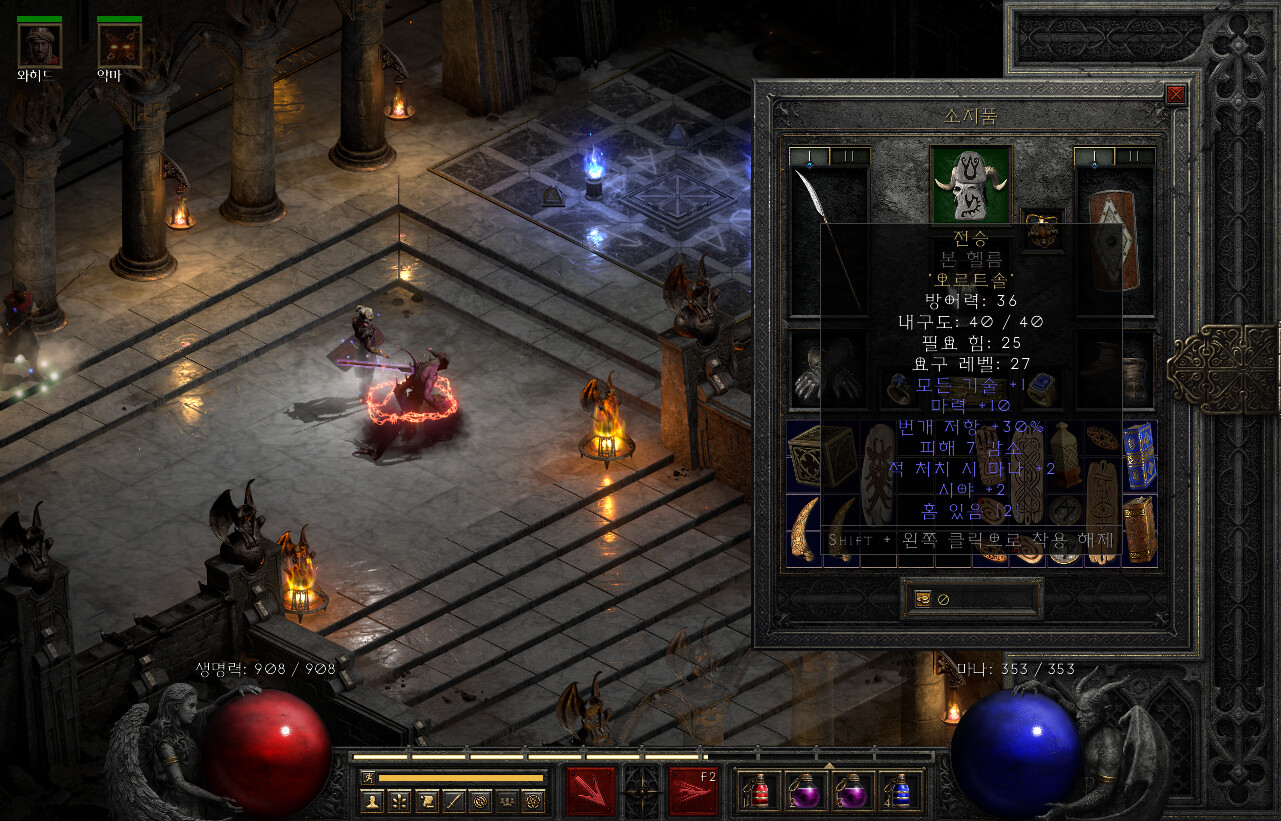
Task: Select the 악마 summon portrait
Action: pyautogui.click(x=119, y=45)
